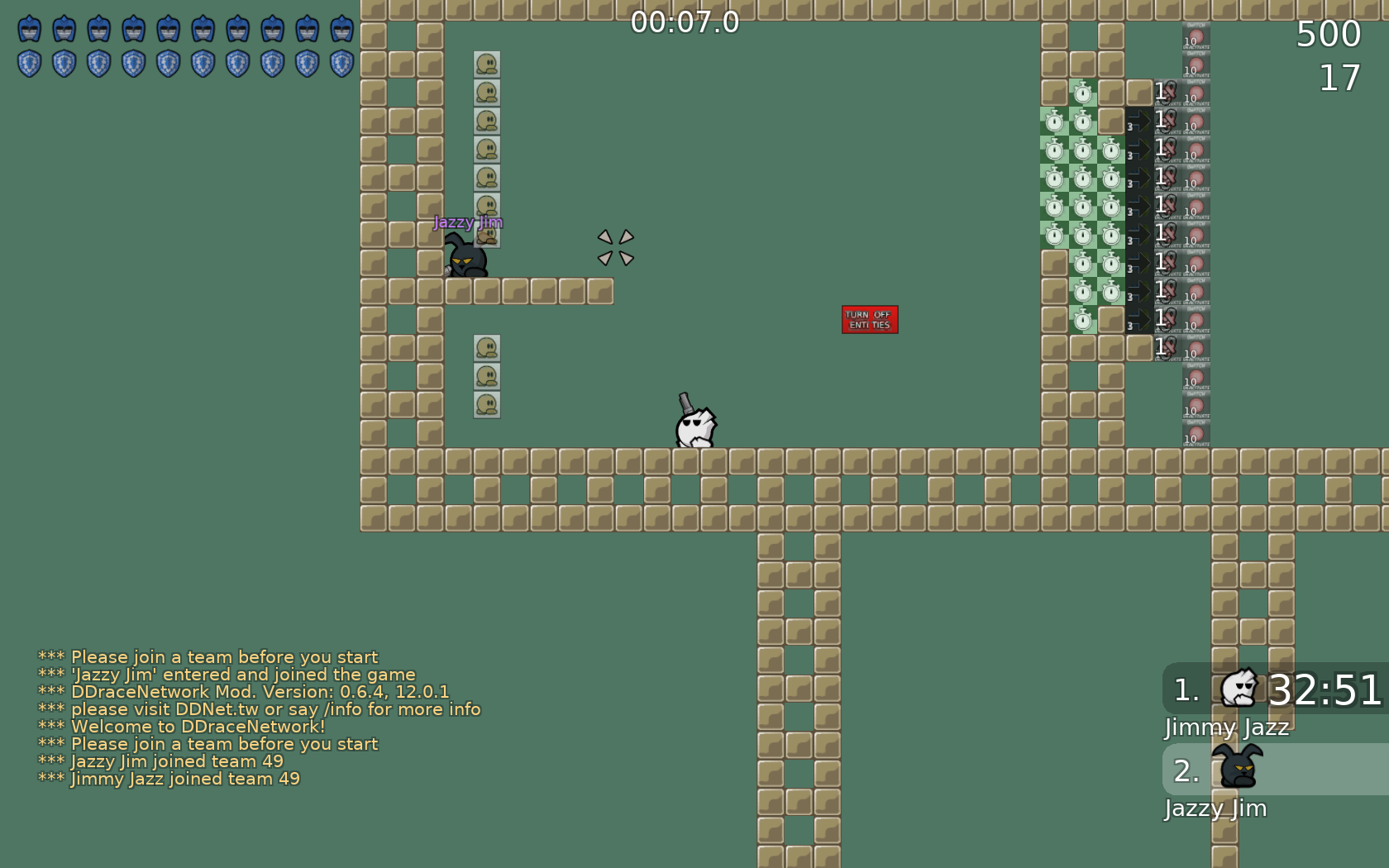Click the topmost ghost spawn tile
The image size is (1389, 868).
(x=488, y=64)
